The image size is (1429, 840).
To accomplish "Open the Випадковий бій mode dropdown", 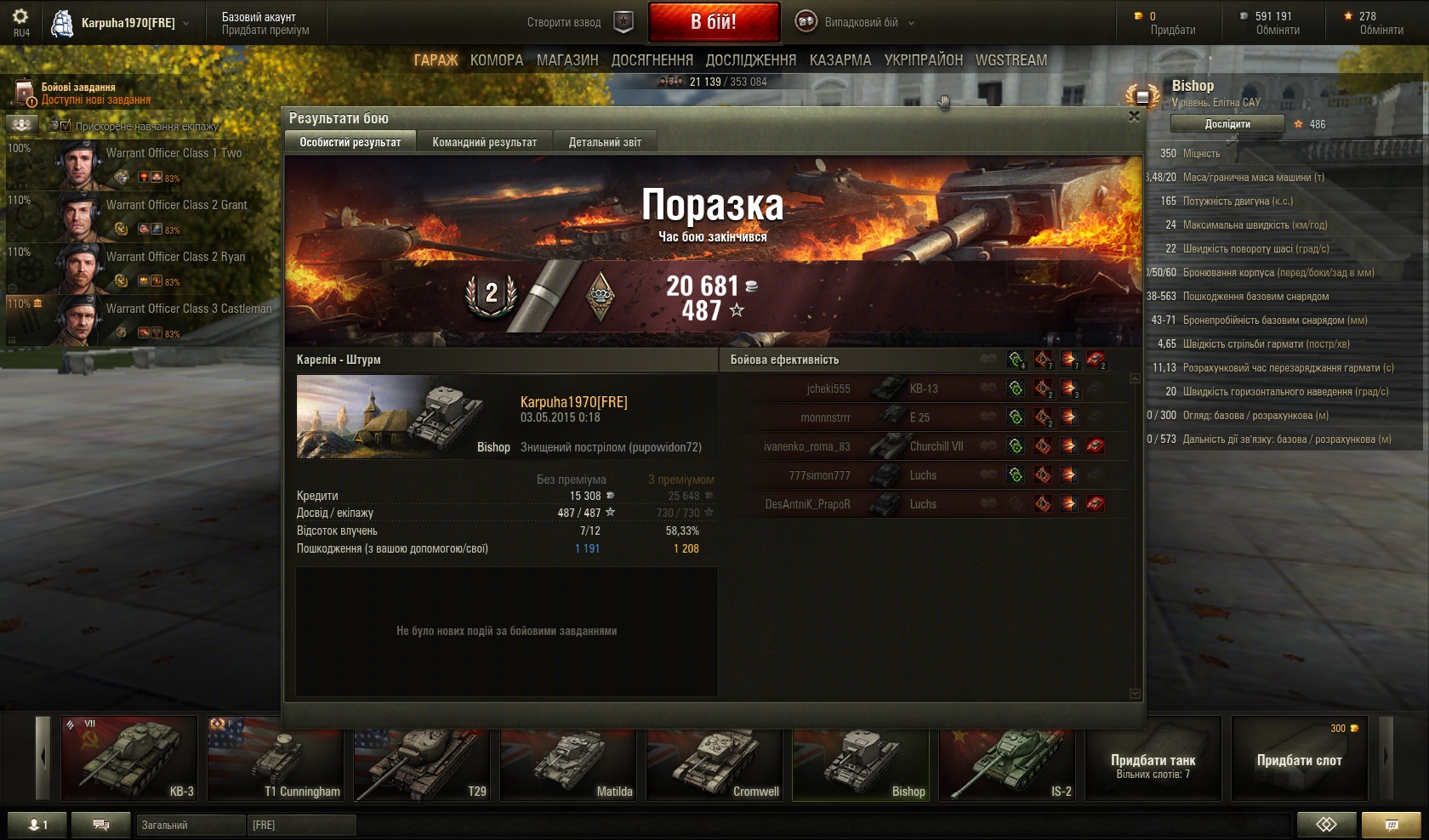I will tap(855, 23).
